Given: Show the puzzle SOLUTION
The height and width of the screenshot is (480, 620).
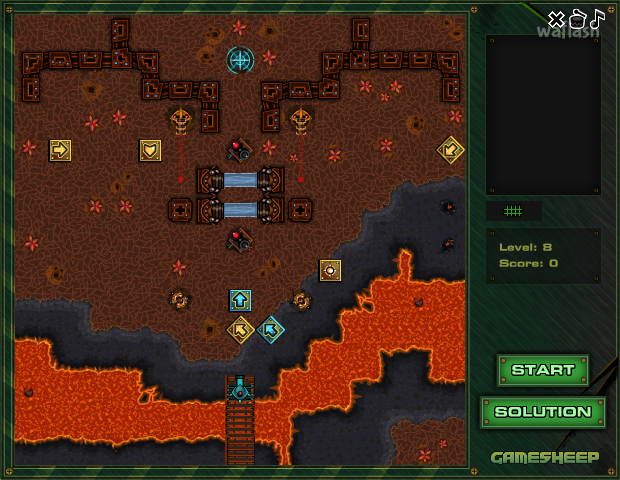Looking at the screenshot, I should 543,412.
